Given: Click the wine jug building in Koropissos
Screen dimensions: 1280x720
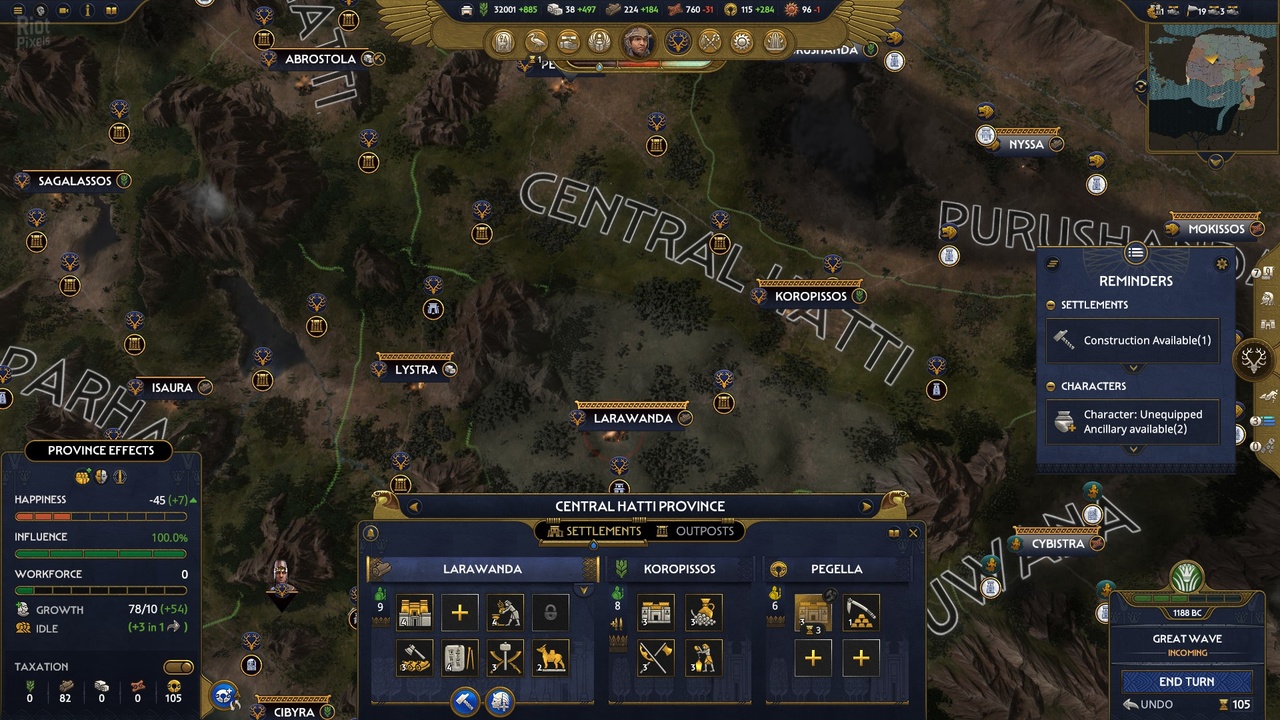Looking at the screenshot, I should tap(703, 613).
